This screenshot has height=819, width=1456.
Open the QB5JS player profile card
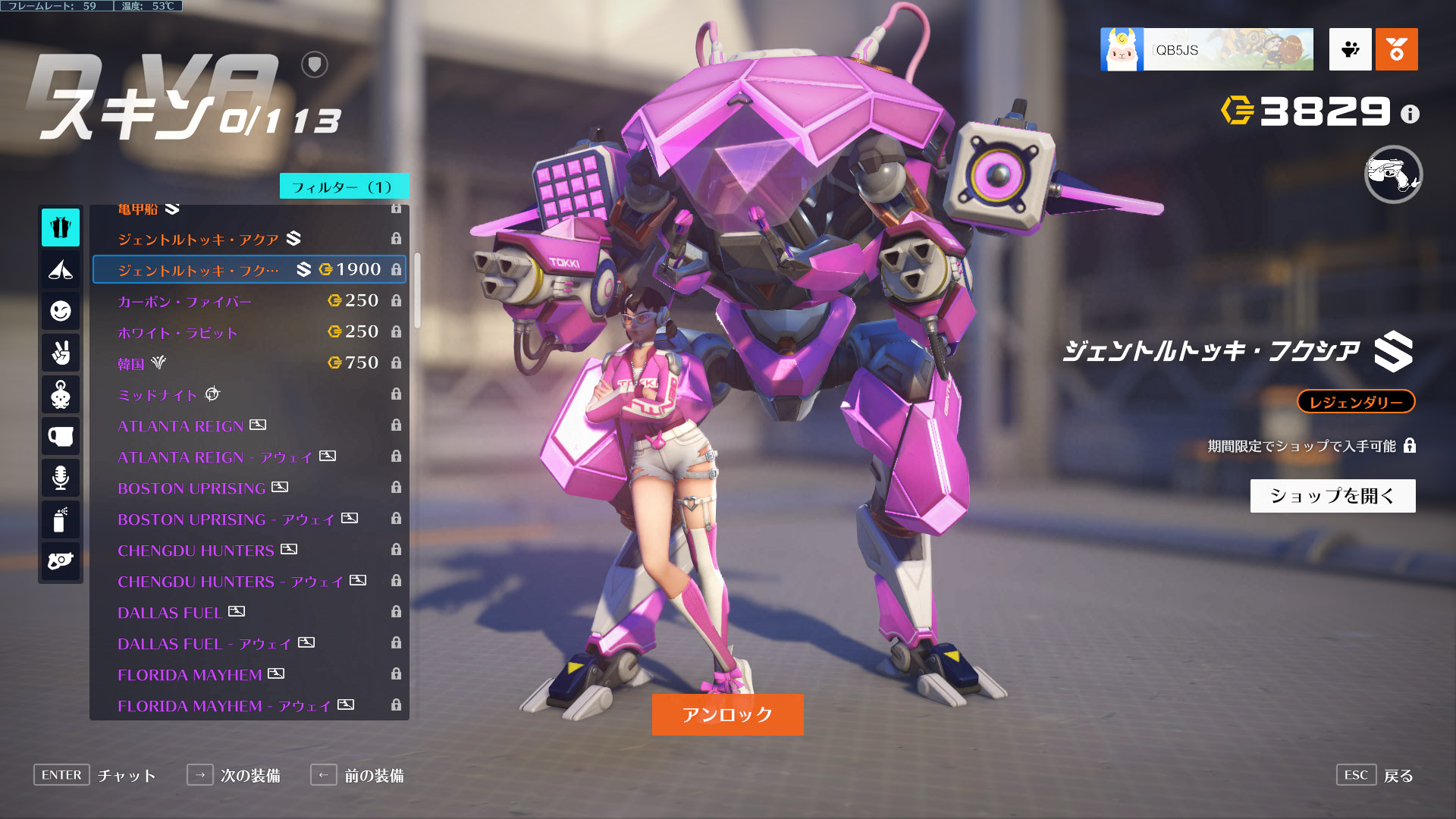(x=1207, y=50)
